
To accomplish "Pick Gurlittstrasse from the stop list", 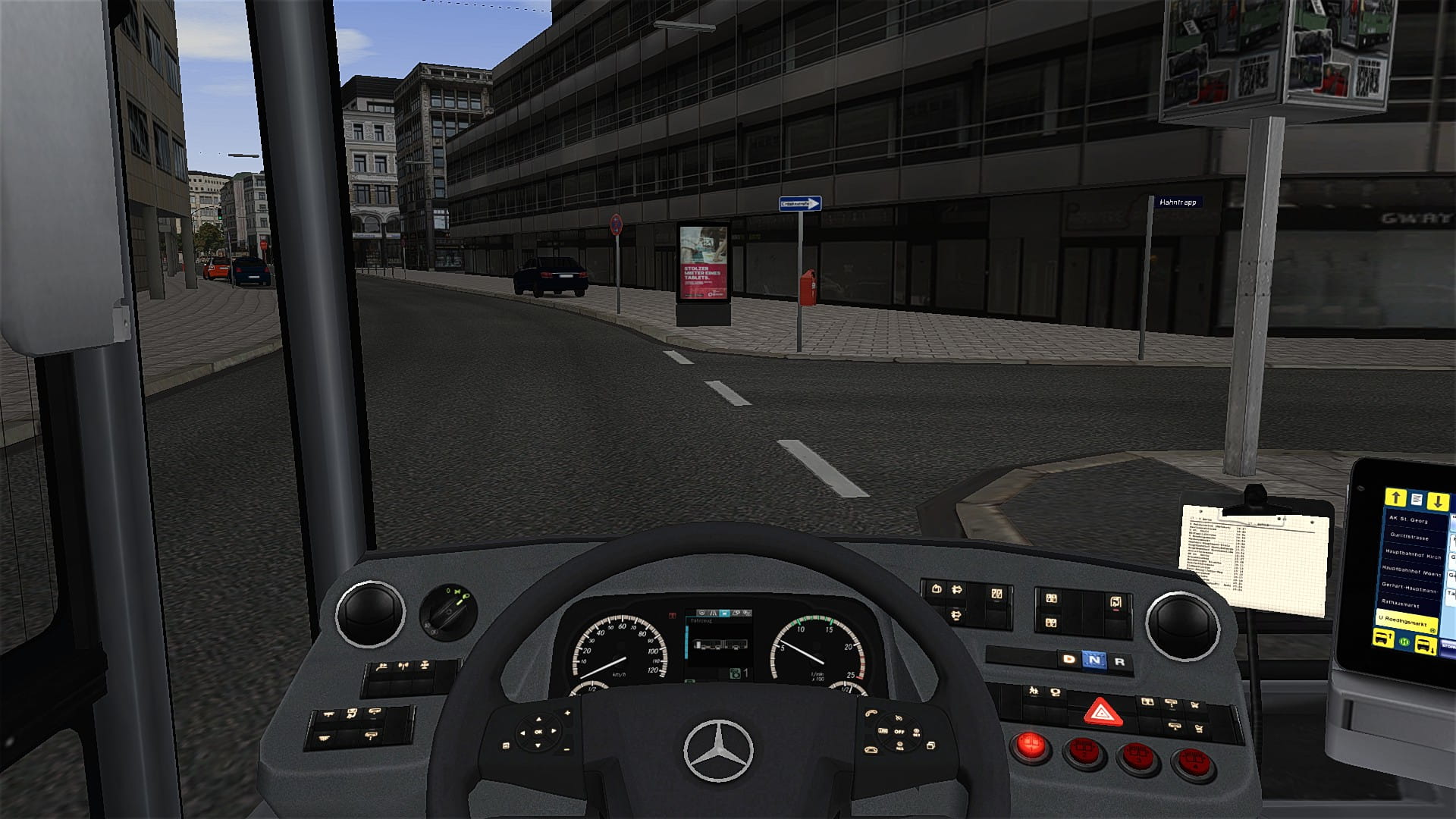I will 1409,537.
